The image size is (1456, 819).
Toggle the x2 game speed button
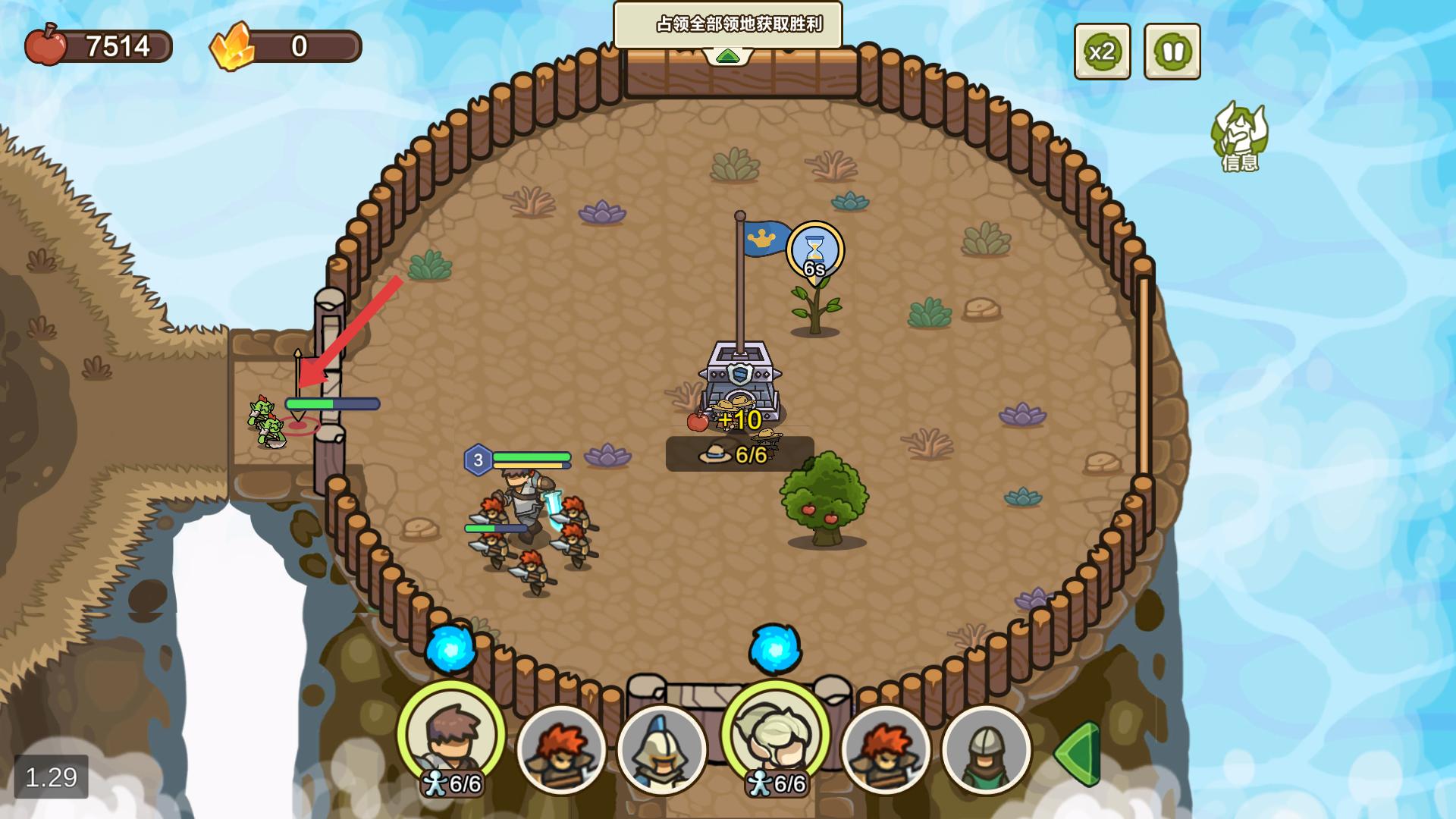(1102, 52)
